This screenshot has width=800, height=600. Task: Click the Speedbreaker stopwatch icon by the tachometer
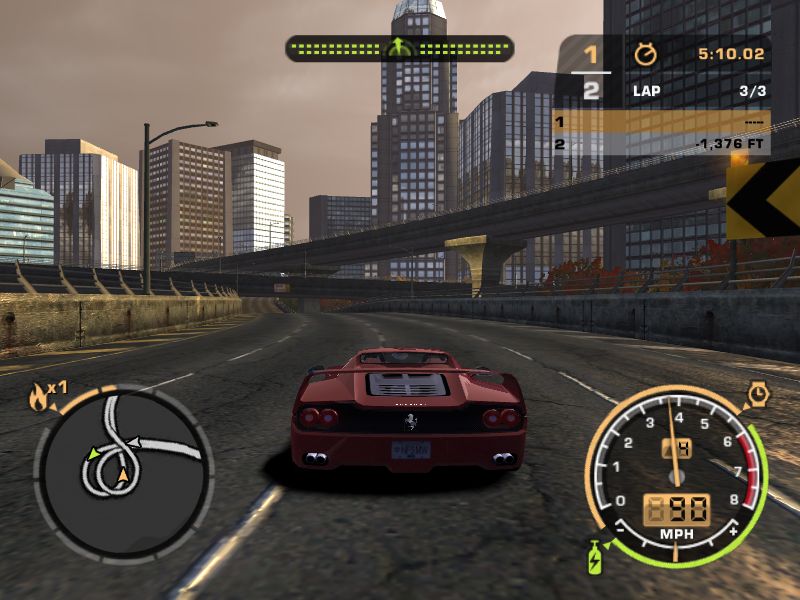tap(759, 396)
